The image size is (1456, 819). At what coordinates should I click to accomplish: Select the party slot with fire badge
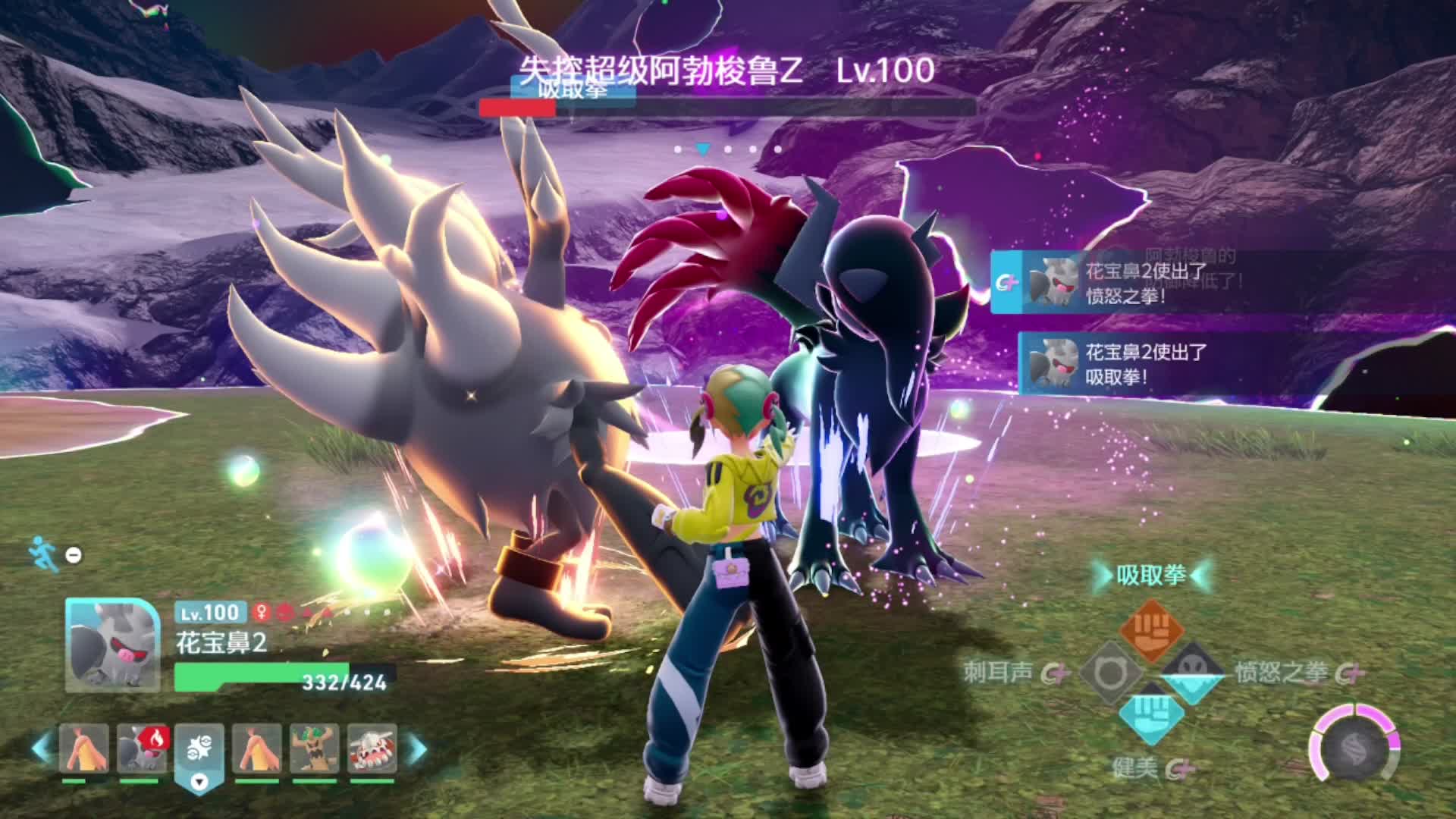141,748
